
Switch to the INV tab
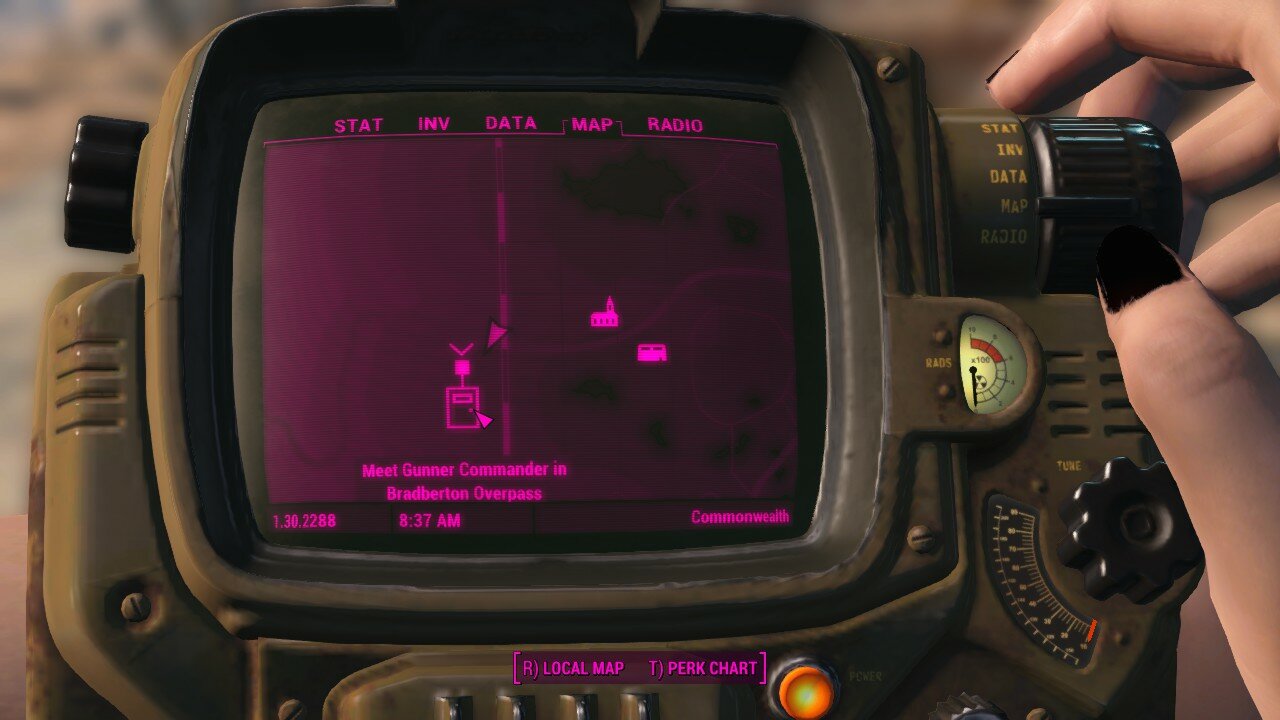tap(432, 126)
